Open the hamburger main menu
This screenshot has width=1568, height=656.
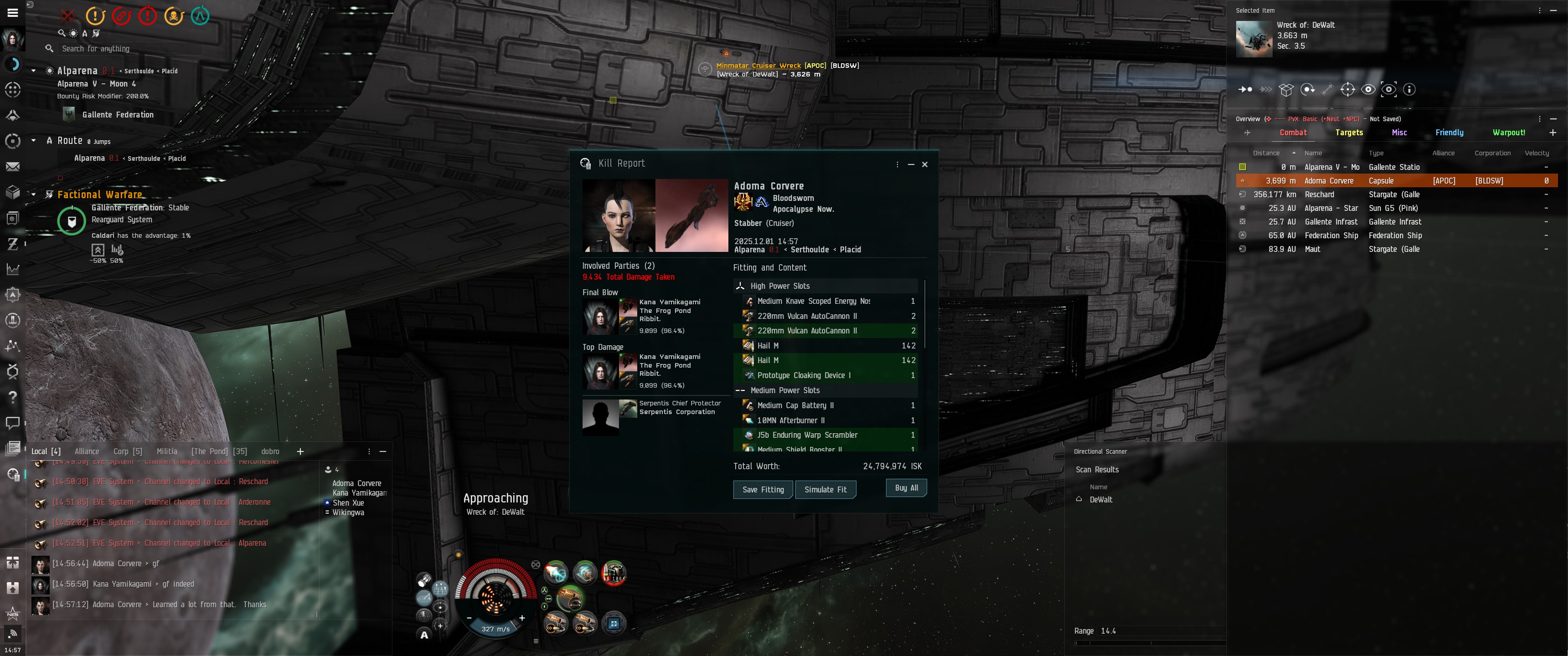[12, 12]
